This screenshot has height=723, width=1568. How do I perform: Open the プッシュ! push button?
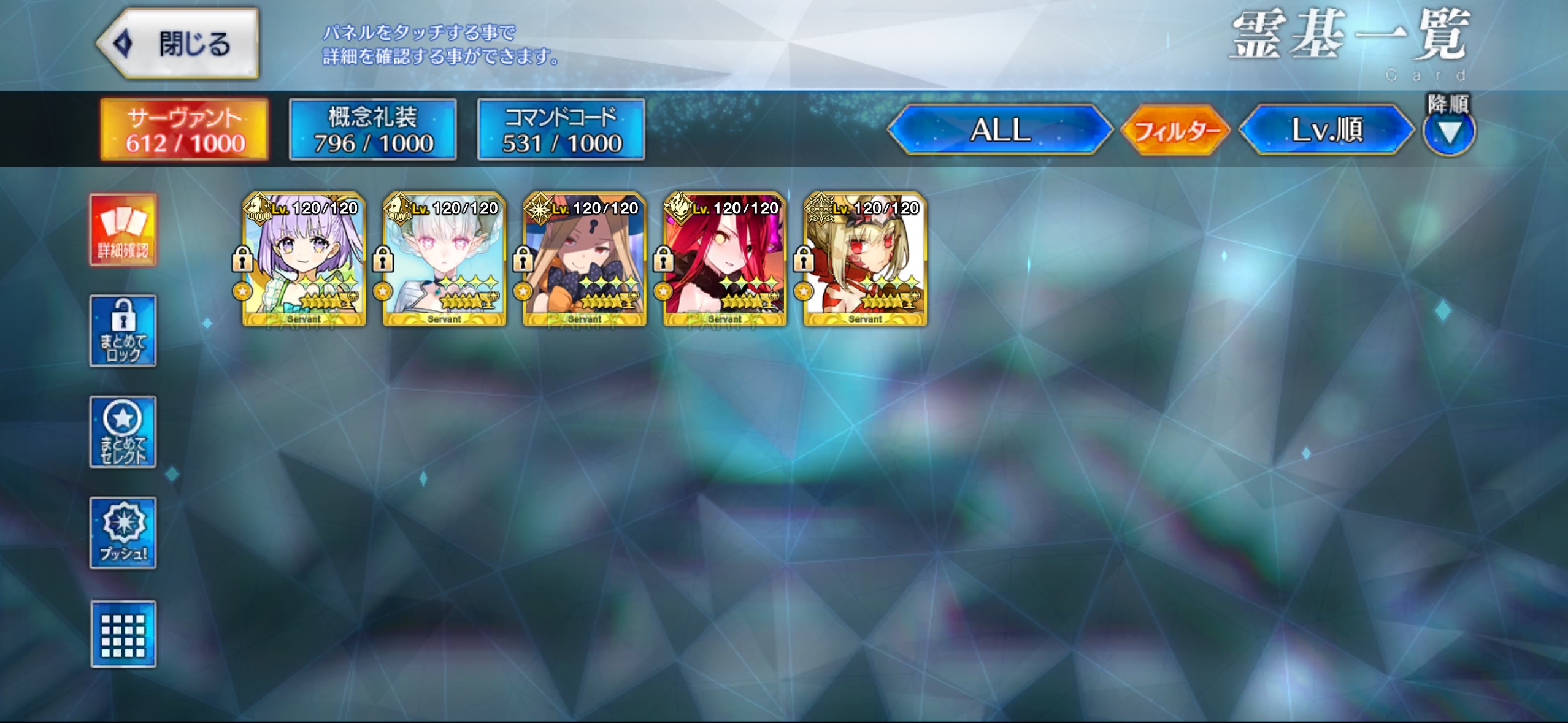coord(123,532)
